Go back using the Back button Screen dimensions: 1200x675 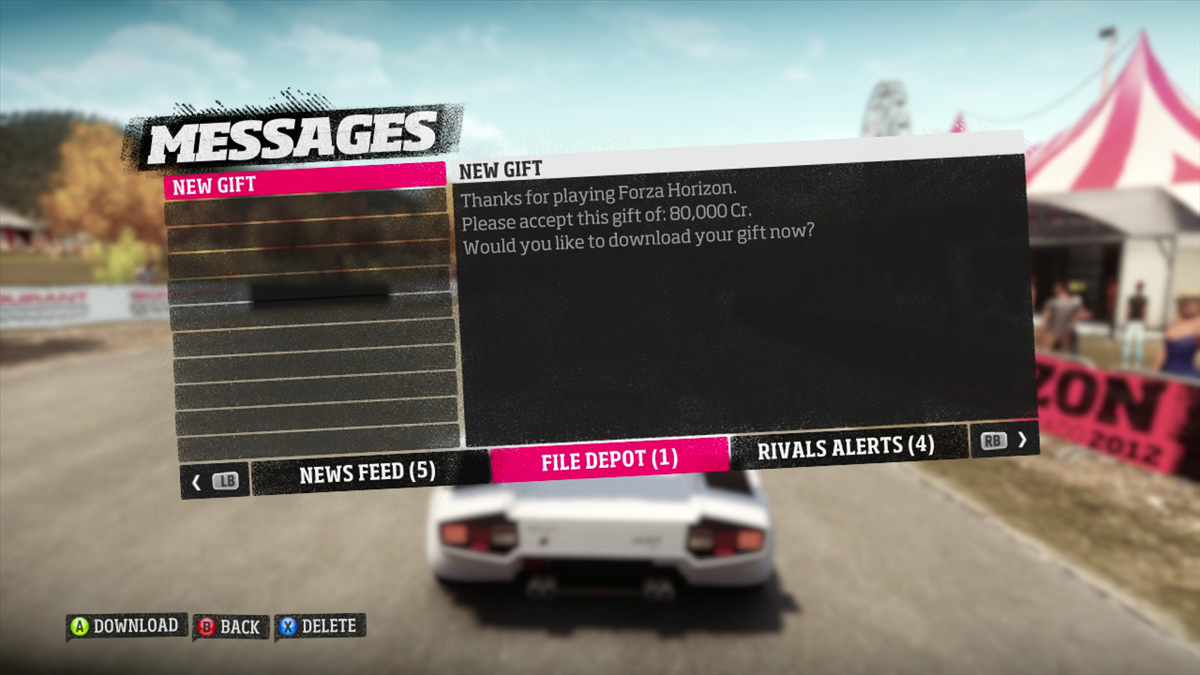pos(230,627)
